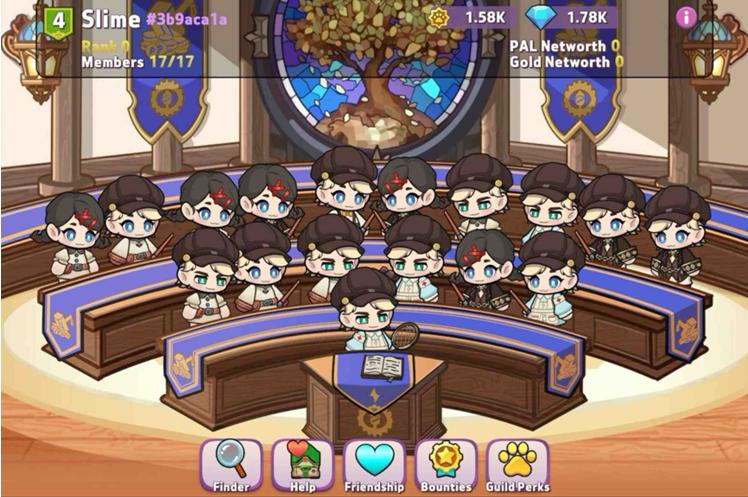Click the green guild level 4 badge
The height and width of the screenshot is (497, 748).
pos(59,19)
